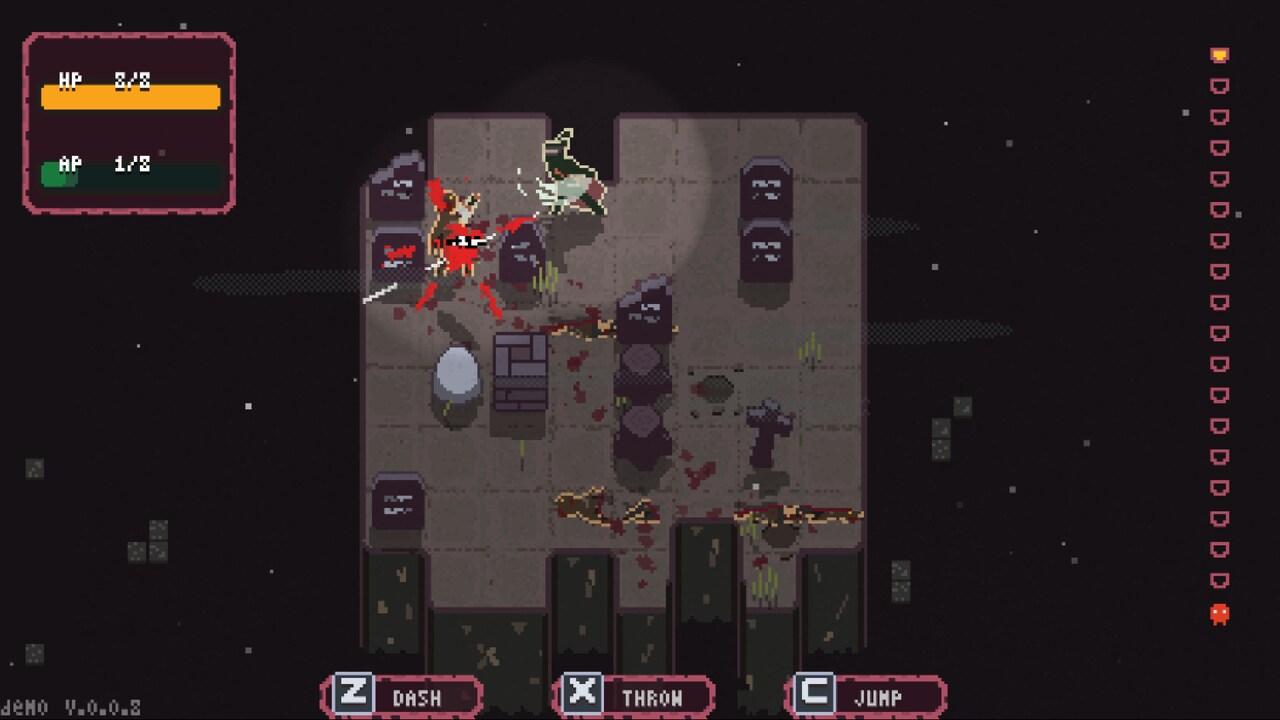Select the orange marker atop the right progress column
The image size is (1280, 720).
tap(1218, 55)
